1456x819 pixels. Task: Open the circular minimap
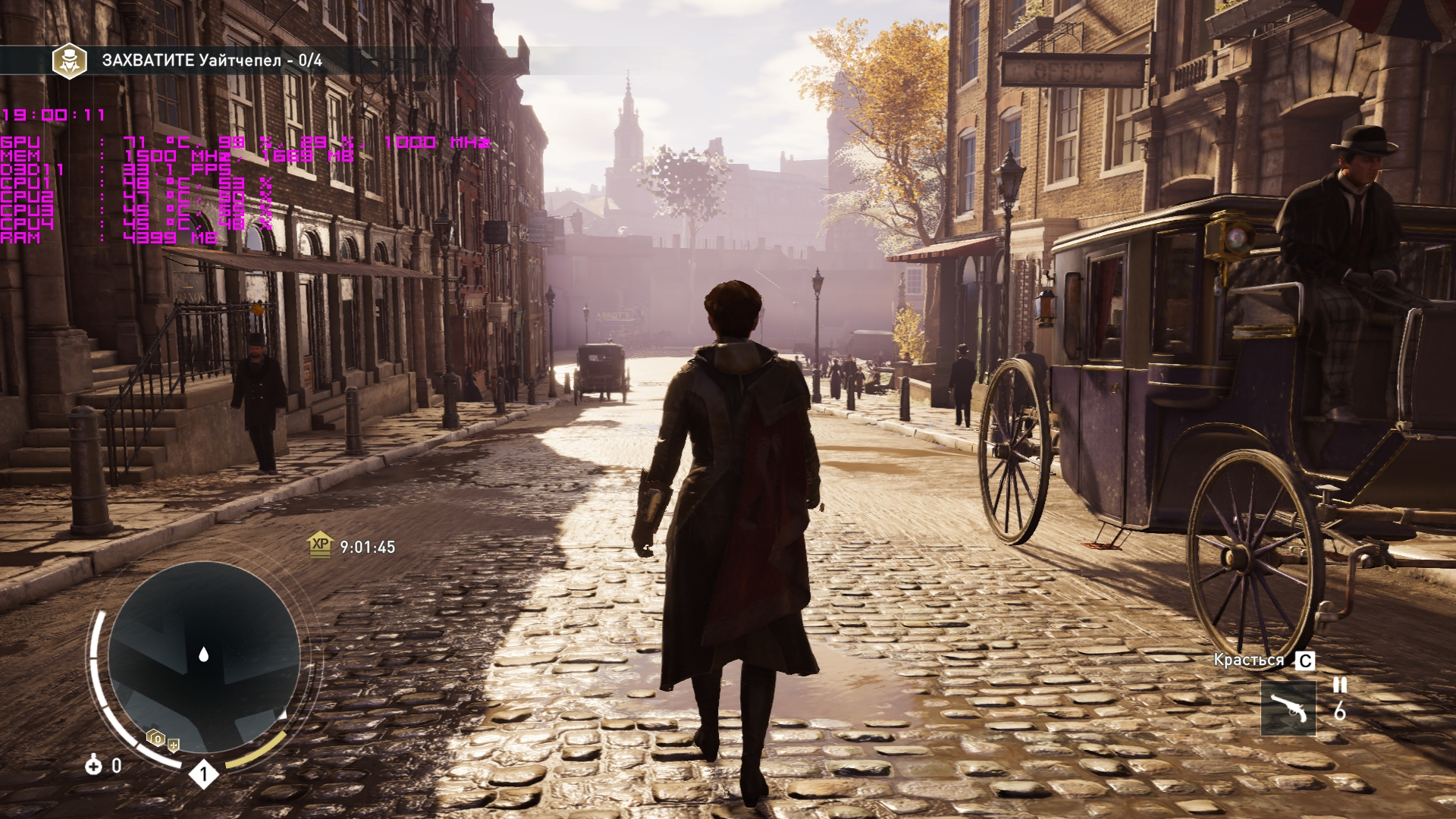[203, 657]
